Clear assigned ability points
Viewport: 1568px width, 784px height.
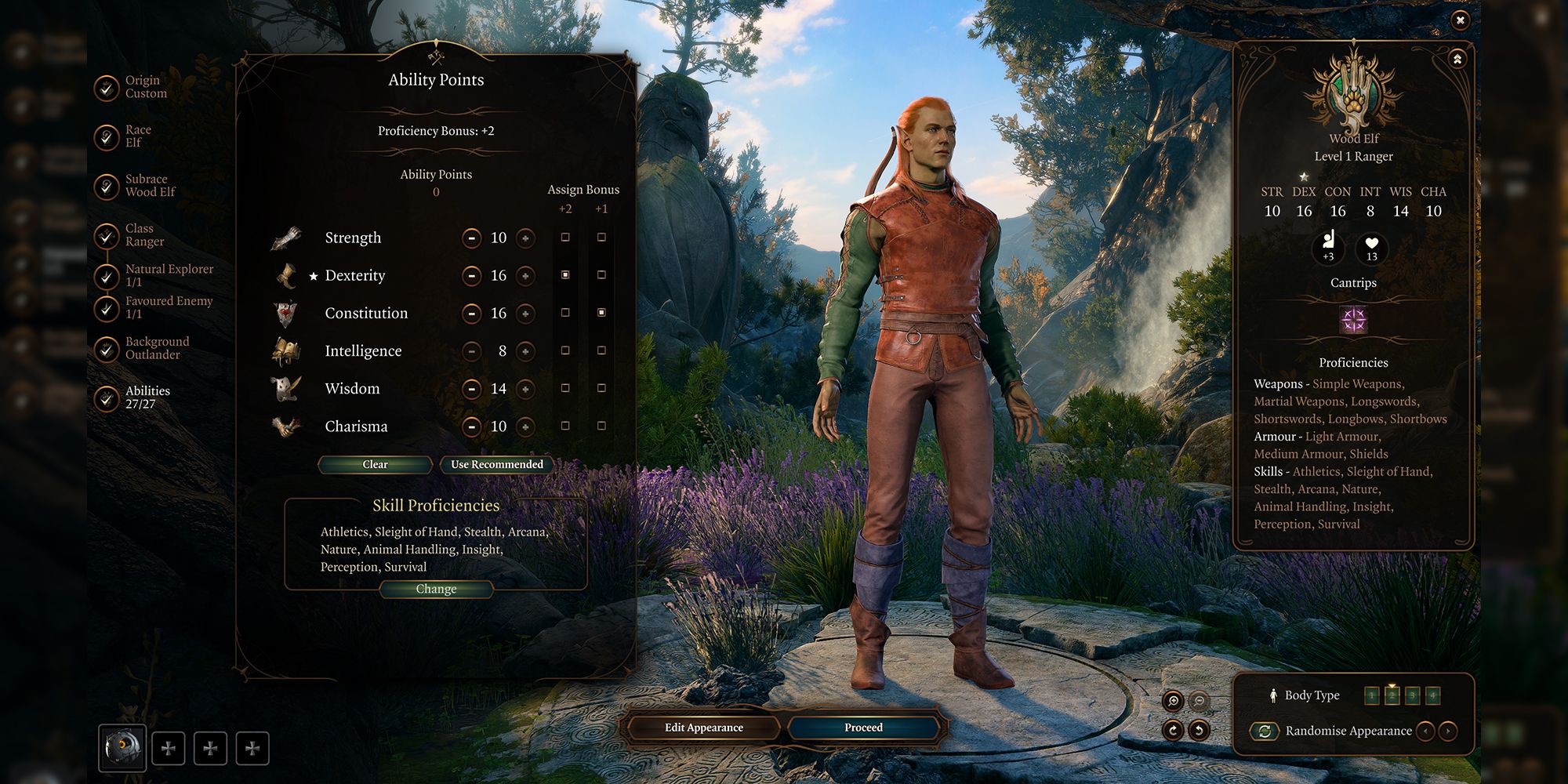coord(375,465)
